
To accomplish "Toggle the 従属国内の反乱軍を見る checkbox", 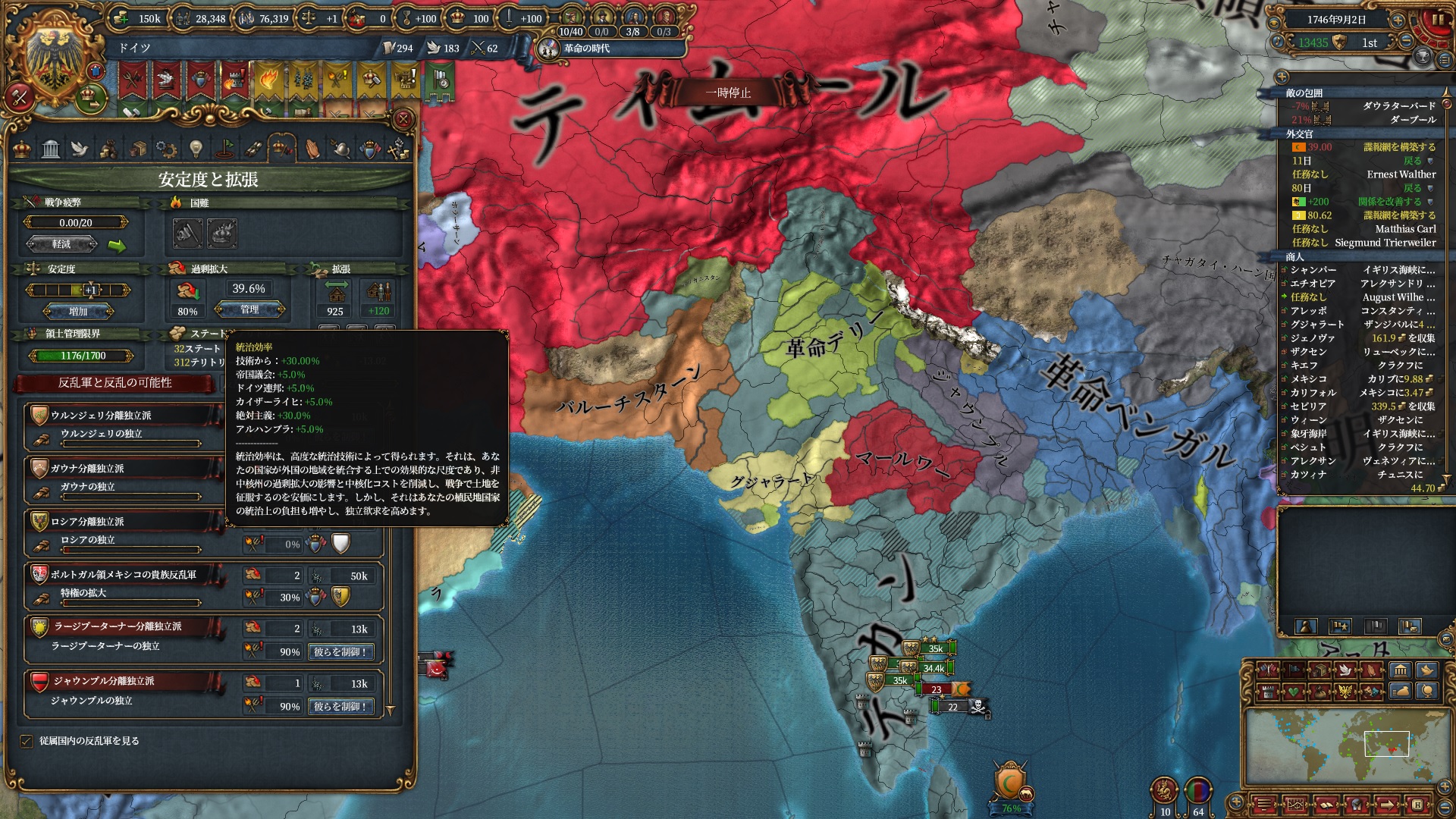I will pyautogui.click(x=27, y=741).
